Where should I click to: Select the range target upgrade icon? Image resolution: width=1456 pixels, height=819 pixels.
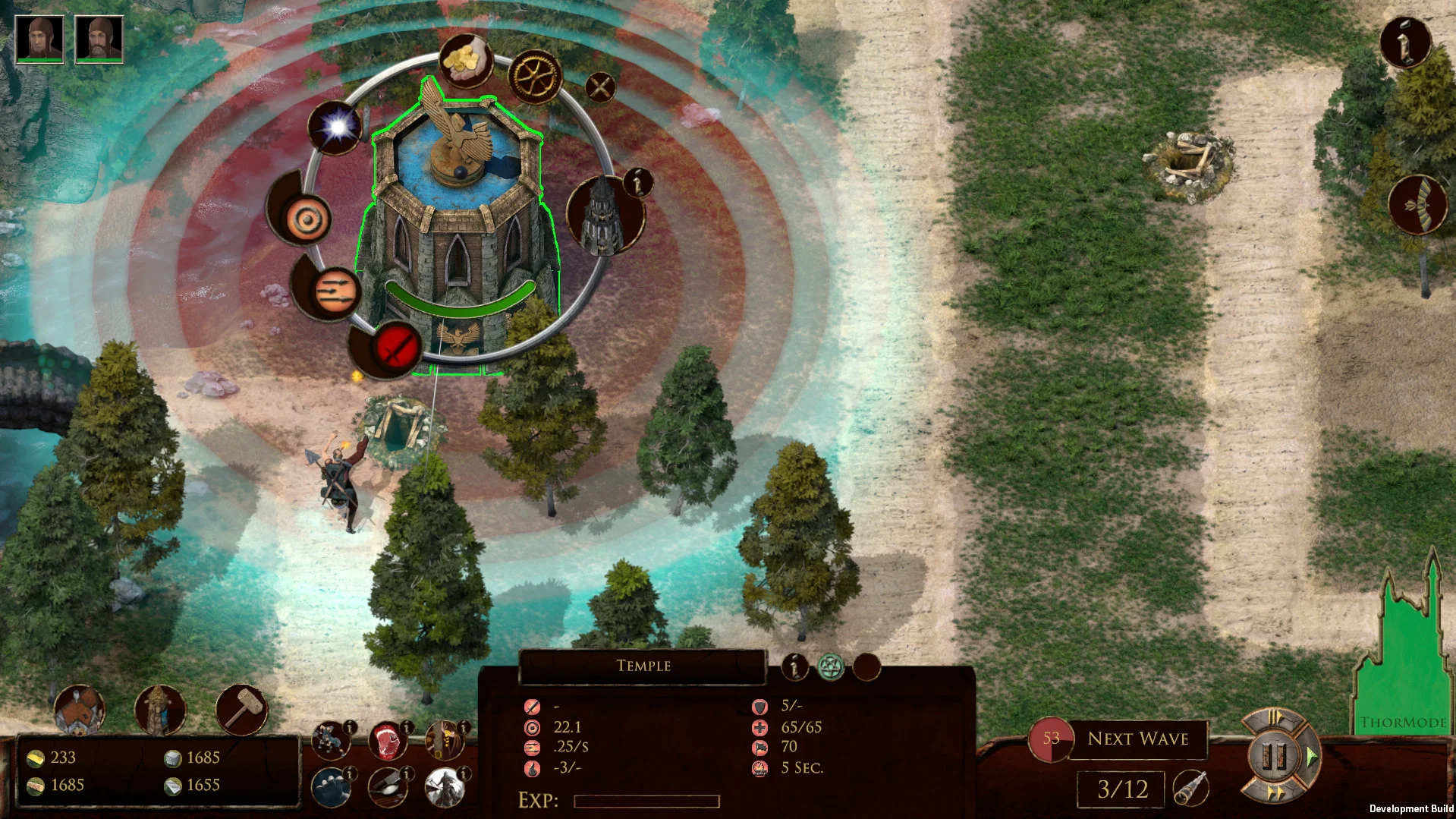coord(307,219)
